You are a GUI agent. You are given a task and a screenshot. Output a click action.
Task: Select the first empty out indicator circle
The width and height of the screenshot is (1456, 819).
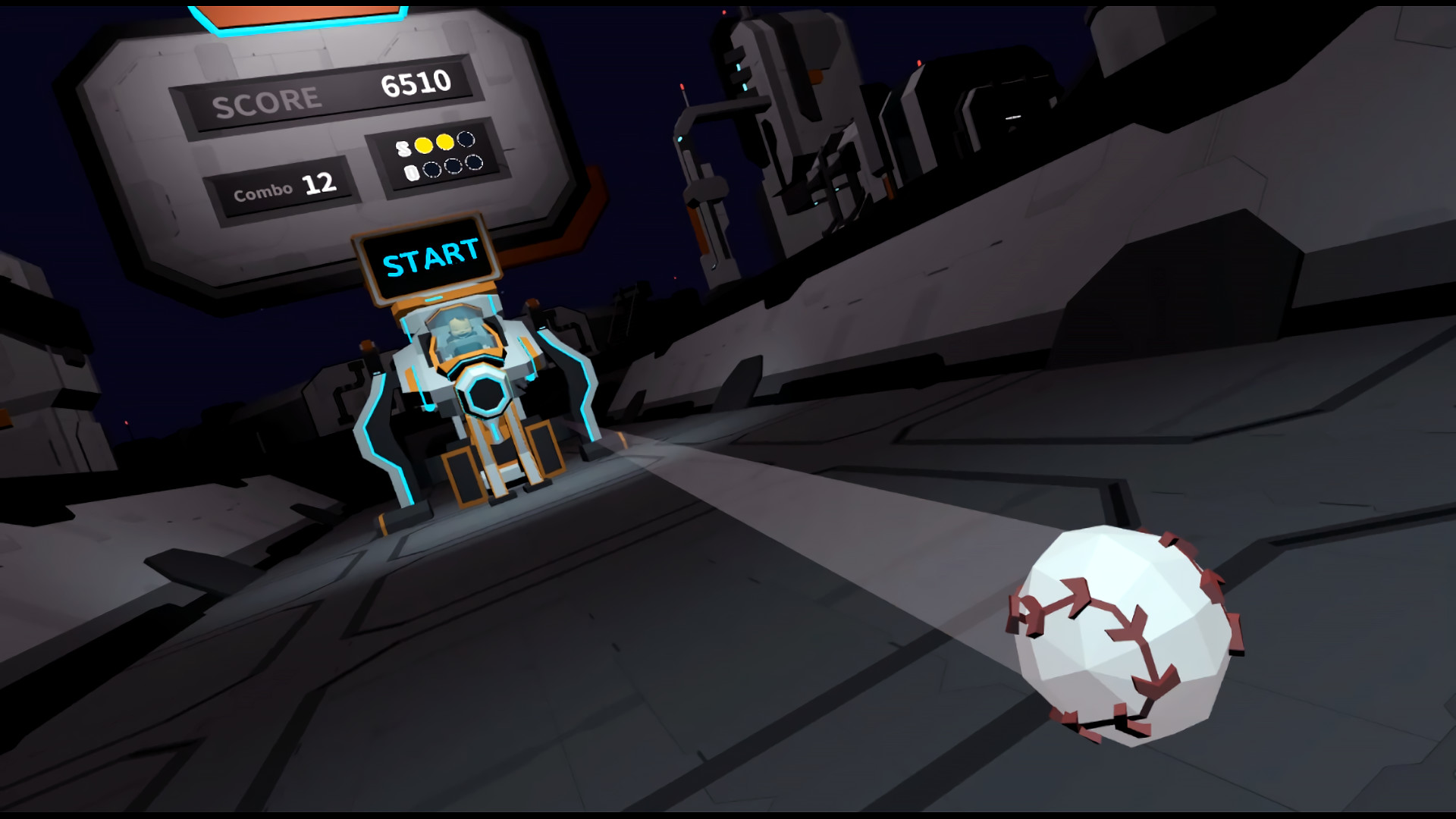tap(432, 170)
